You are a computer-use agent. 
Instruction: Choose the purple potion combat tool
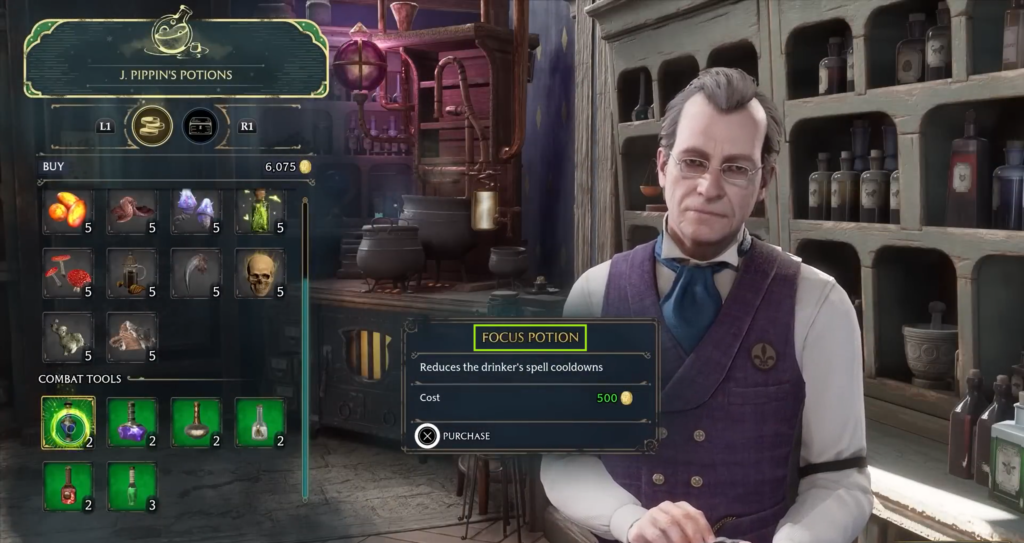(x=132, y=422)
